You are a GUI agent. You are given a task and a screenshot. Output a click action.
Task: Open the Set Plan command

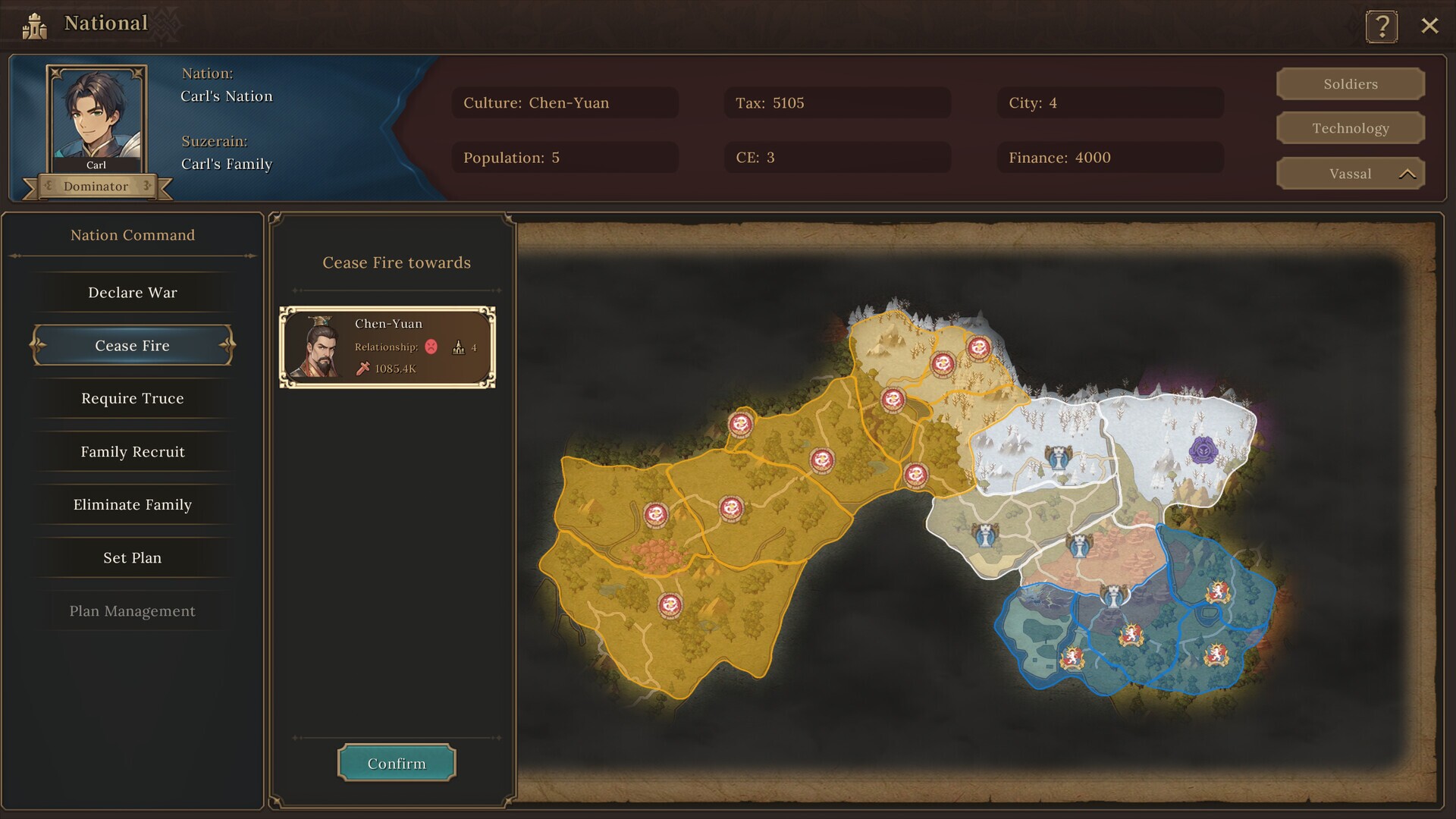click(132, 557)
